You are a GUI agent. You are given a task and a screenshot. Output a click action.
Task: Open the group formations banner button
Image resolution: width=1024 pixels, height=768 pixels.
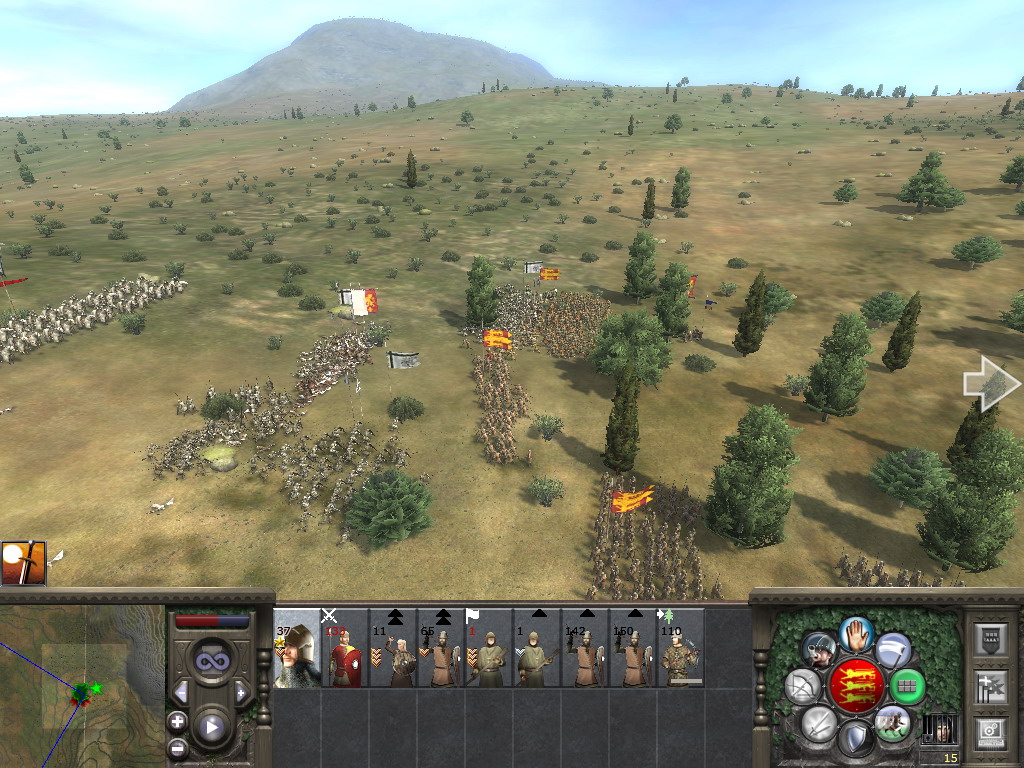pos(990,686)
